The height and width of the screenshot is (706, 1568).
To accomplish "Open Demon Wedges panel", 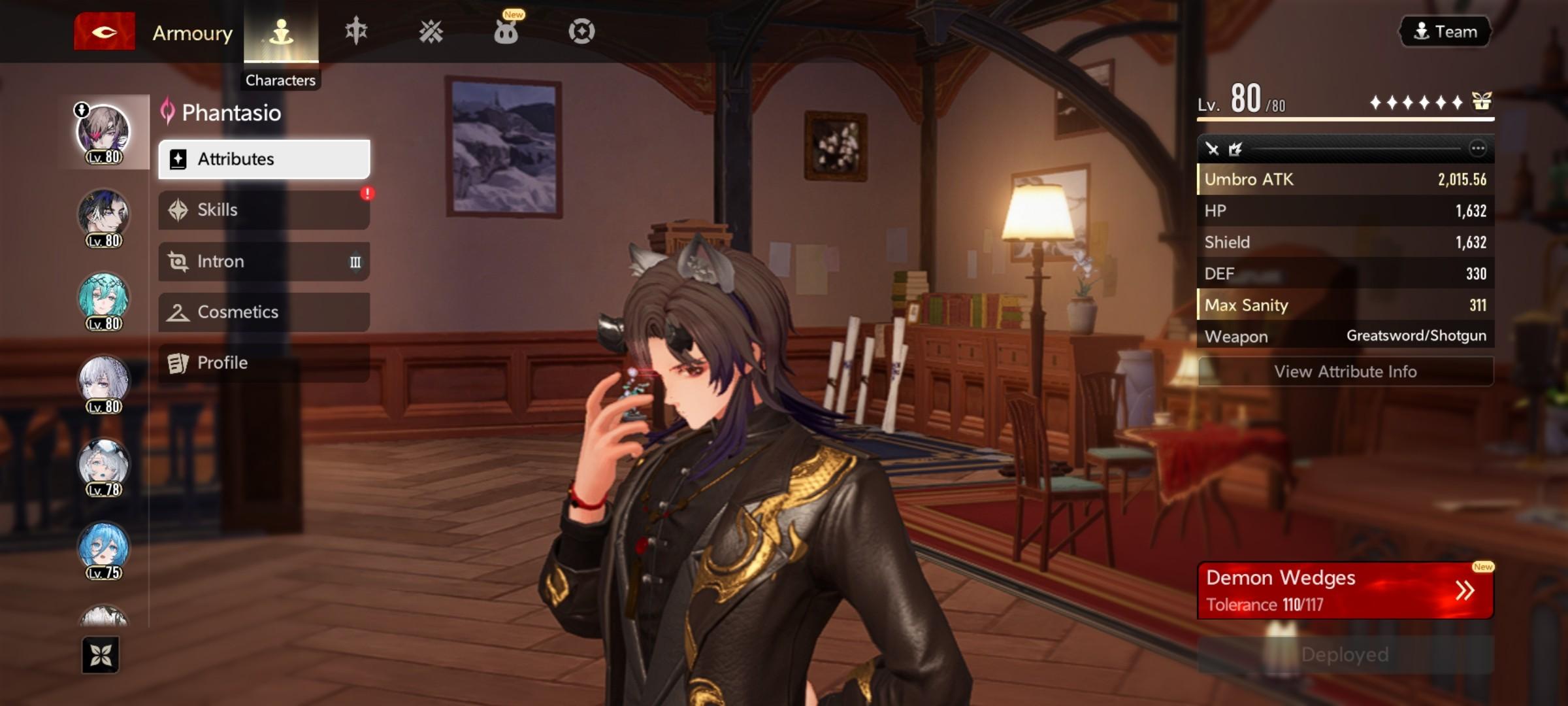I will (1345, 590).
